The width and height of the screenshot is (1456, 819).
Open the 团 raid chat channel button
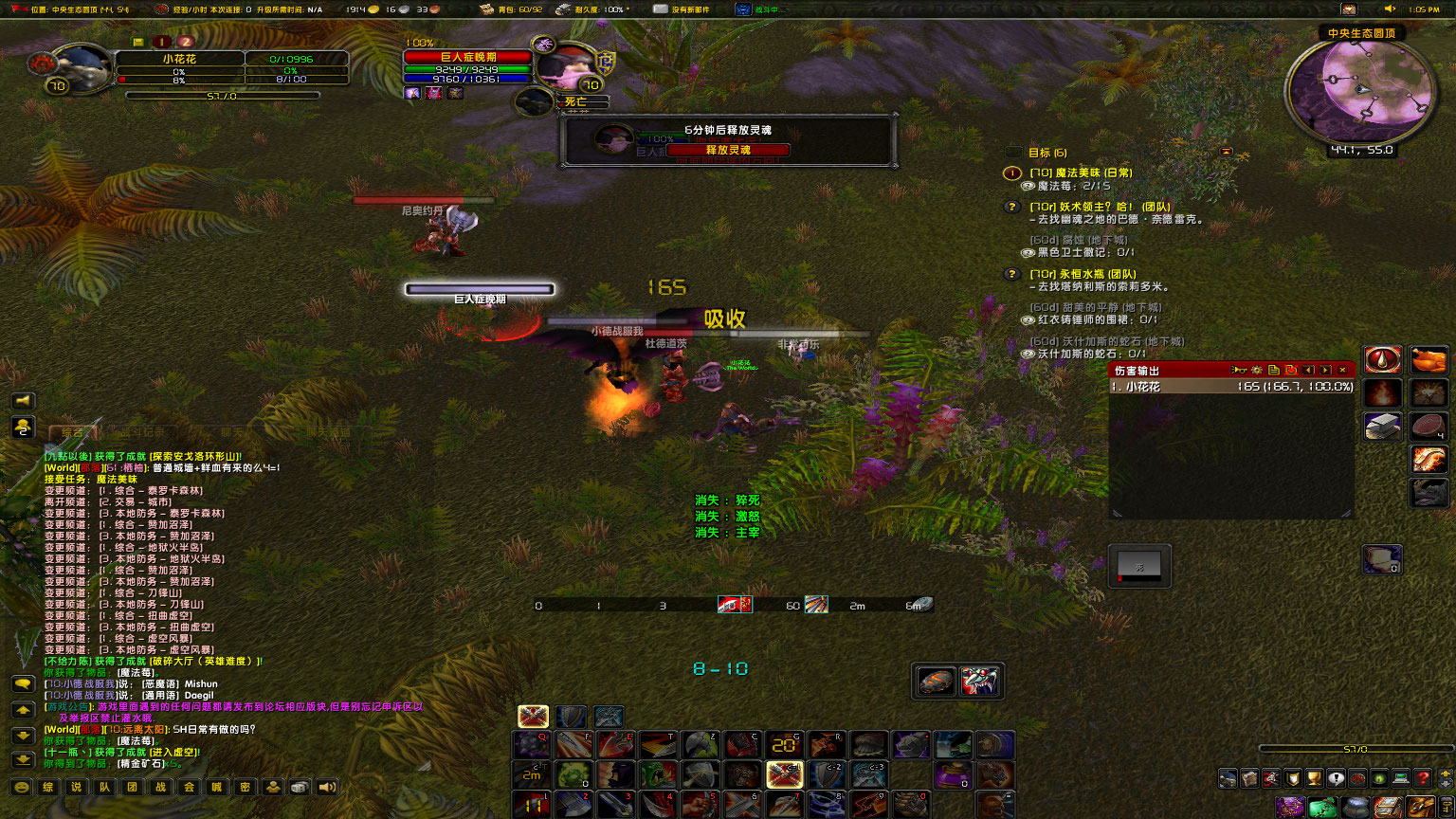tap(132, 787)
